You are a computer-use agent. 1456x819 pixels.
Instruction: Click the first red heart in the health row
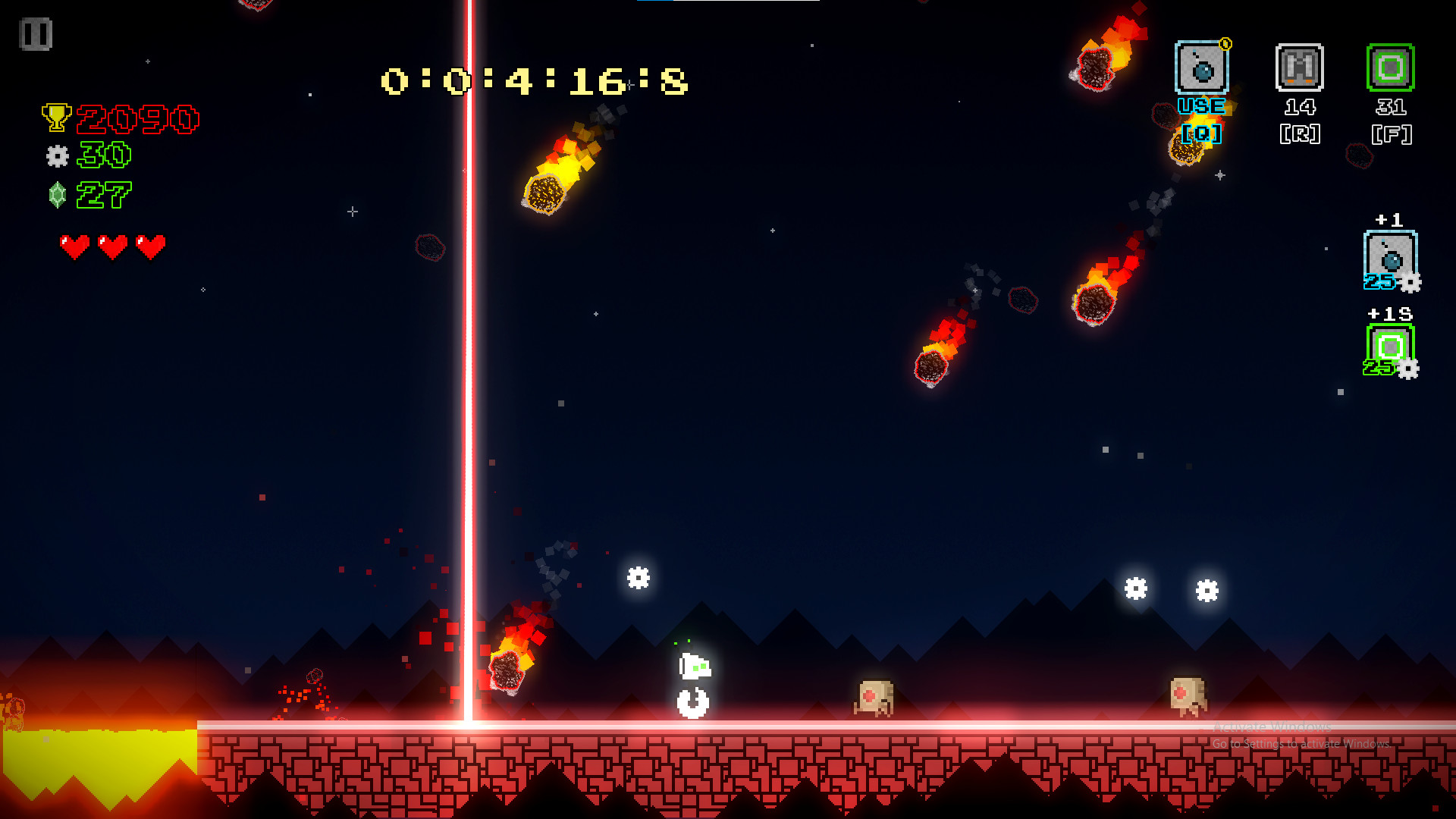[74, 246]
